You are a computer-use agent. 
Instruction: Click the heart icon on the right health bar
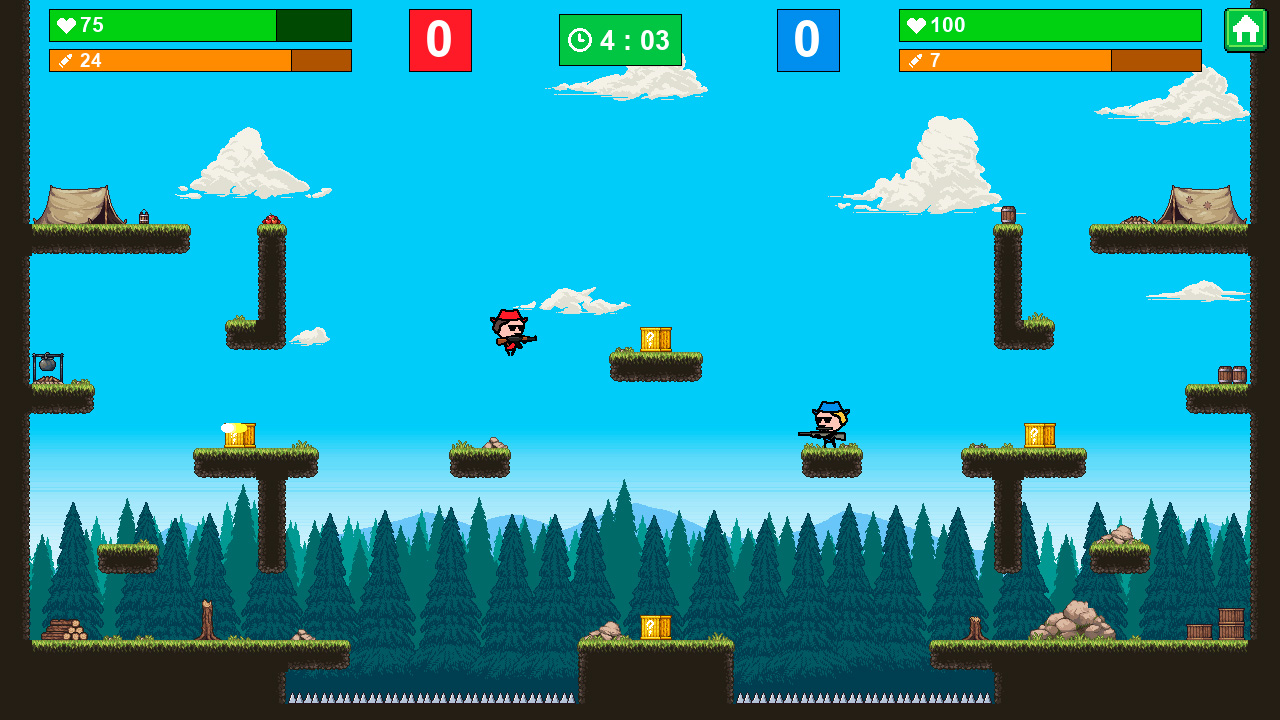(918, 26)
